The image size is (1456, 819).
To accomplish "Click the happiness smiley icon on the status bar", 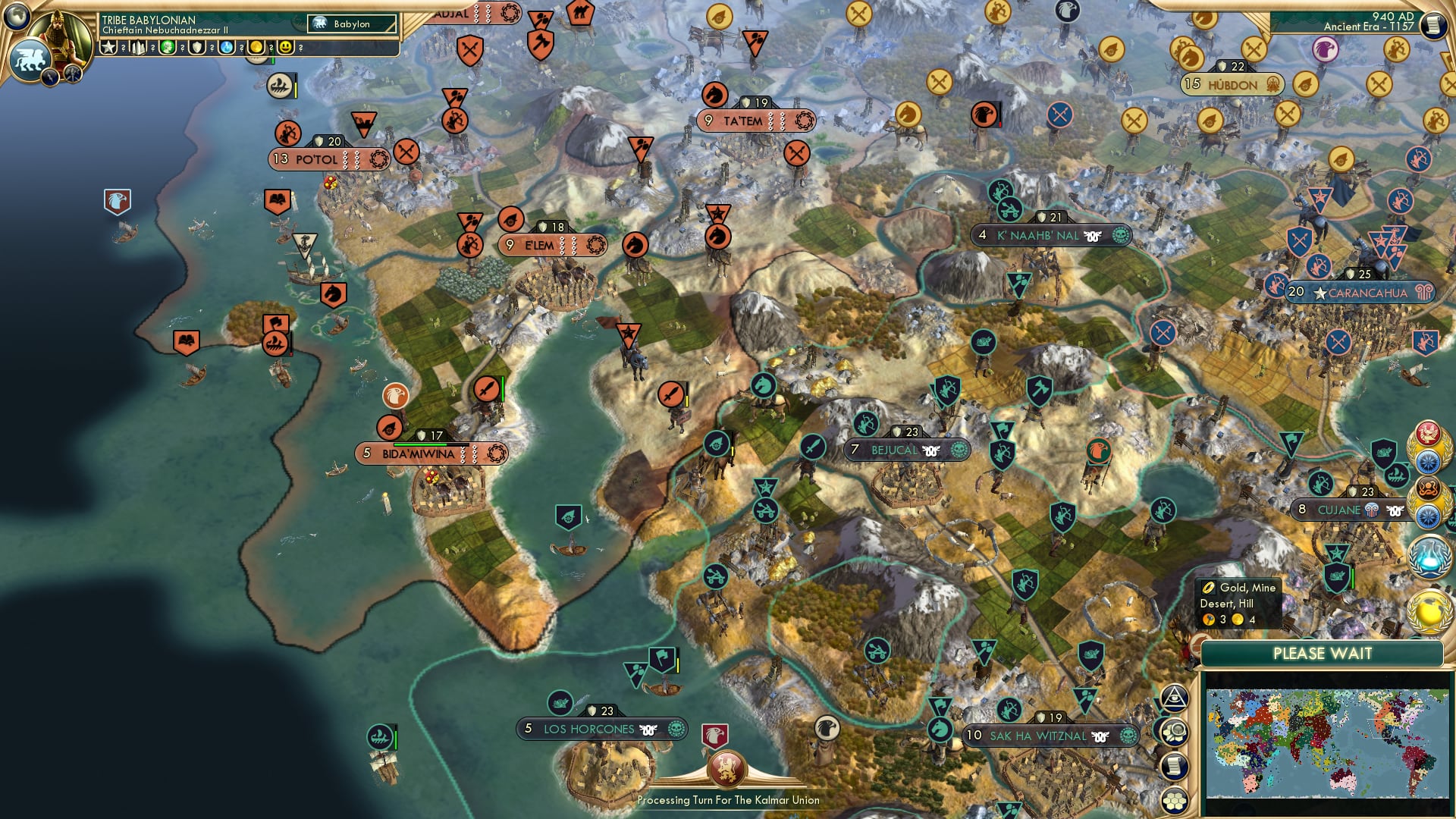I will (x=286, y=47).
